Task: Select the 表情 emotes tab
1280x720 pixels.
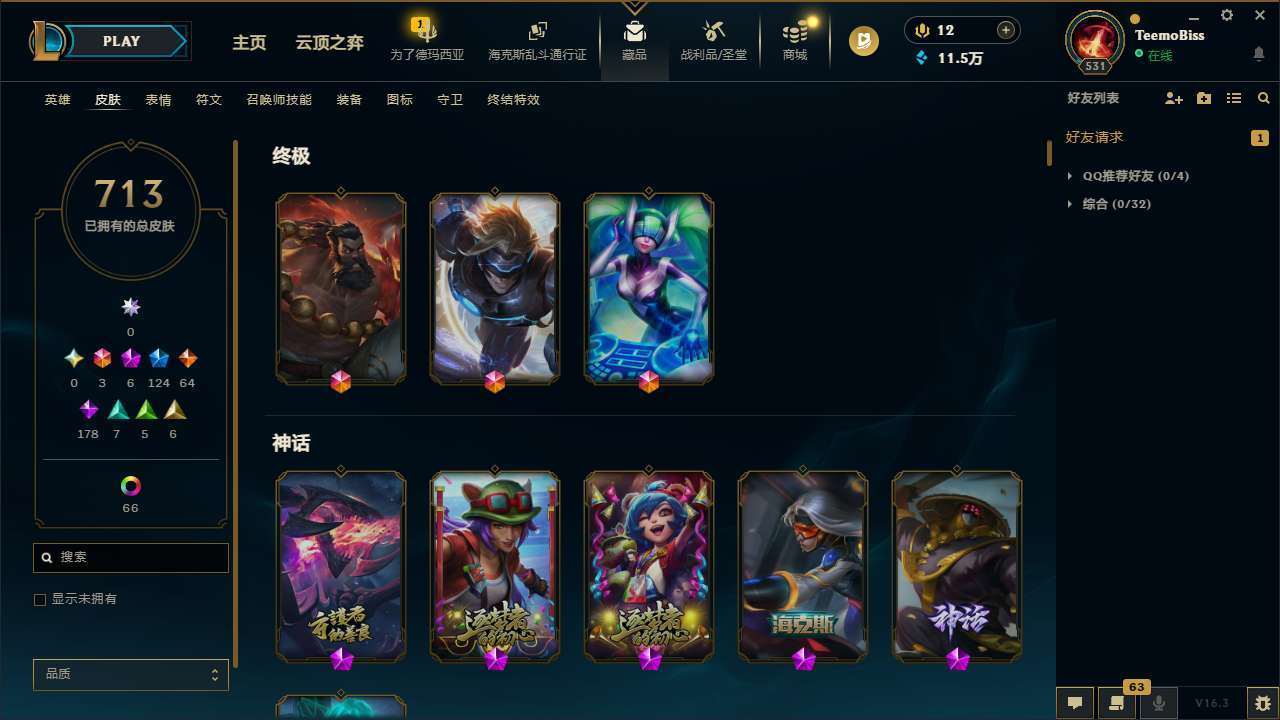Action: (158, 99)
